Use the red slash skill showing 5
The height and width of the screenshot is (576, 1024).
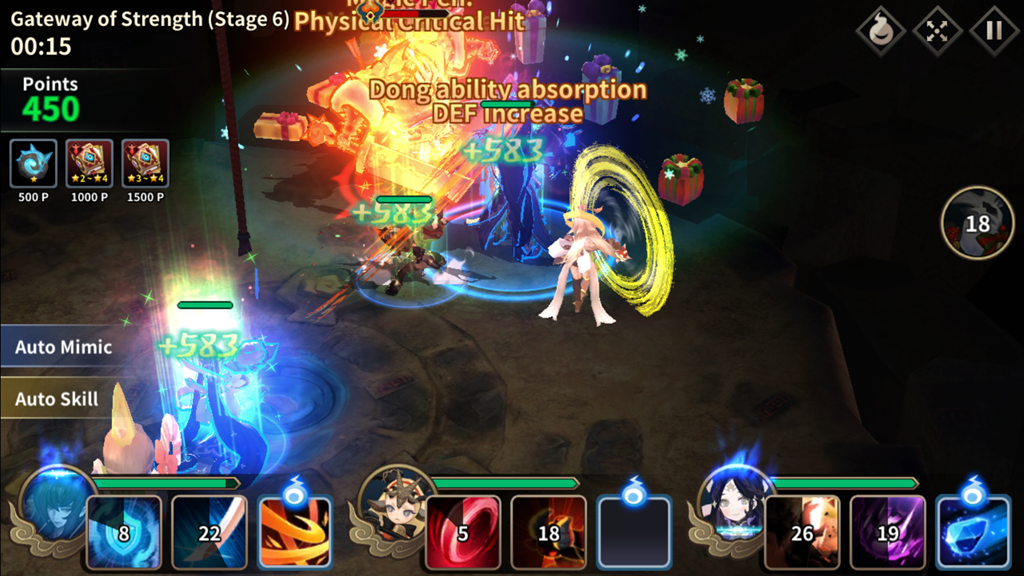[x=463, y=532]
